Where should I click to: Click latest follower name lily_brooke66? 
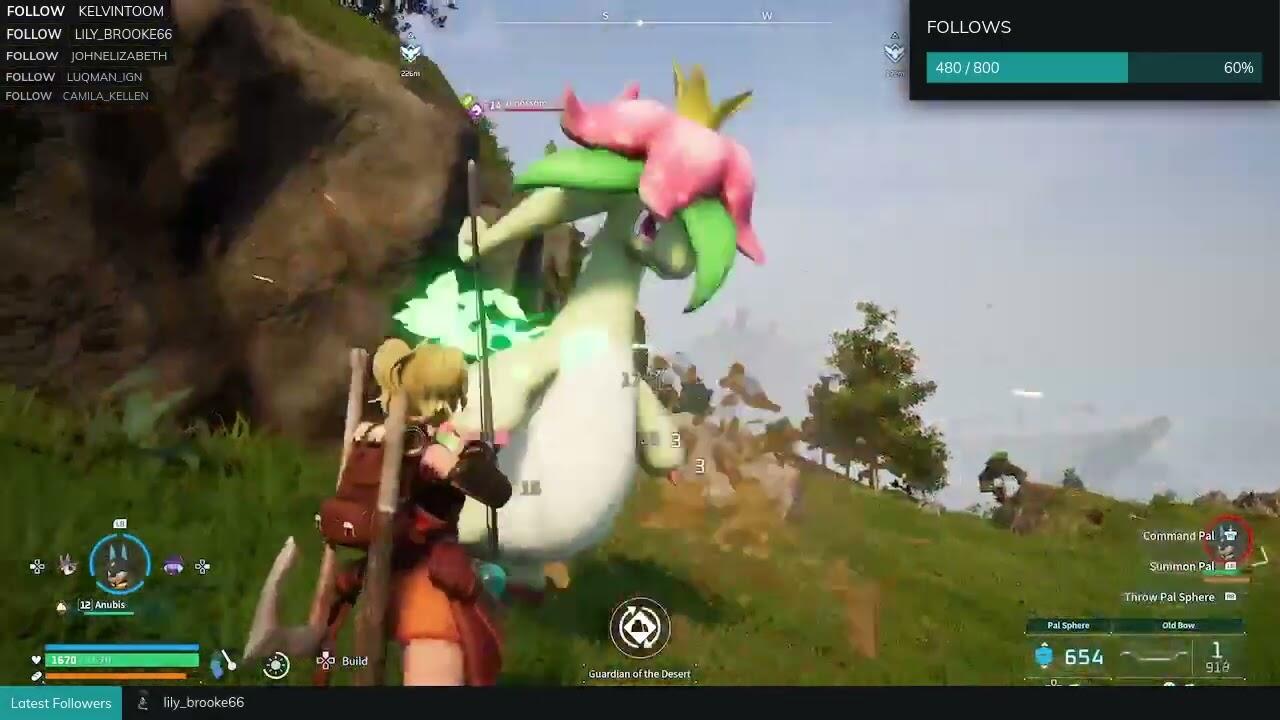point(203,703)
